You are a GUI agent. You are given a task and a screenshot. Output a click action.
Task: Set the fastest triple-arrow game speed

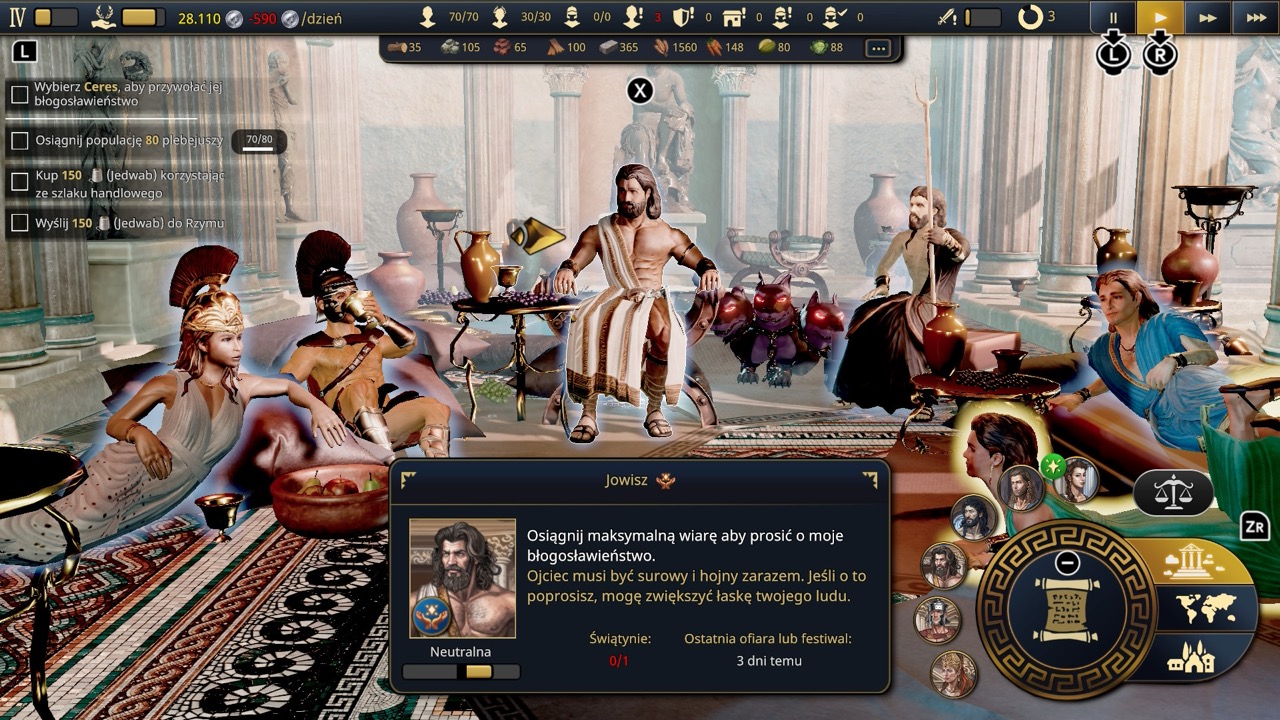tap(1256, 17)
